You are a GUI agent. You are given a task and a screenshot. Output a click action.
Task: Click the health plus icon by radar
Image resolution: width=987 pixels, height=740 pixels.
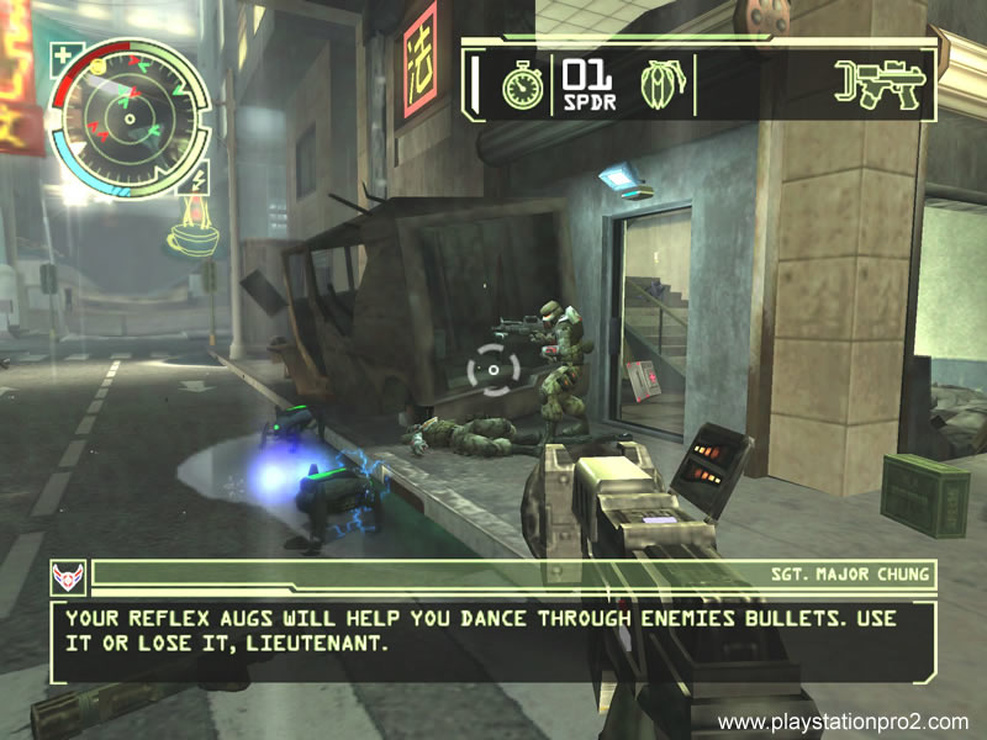pos(63,55)
